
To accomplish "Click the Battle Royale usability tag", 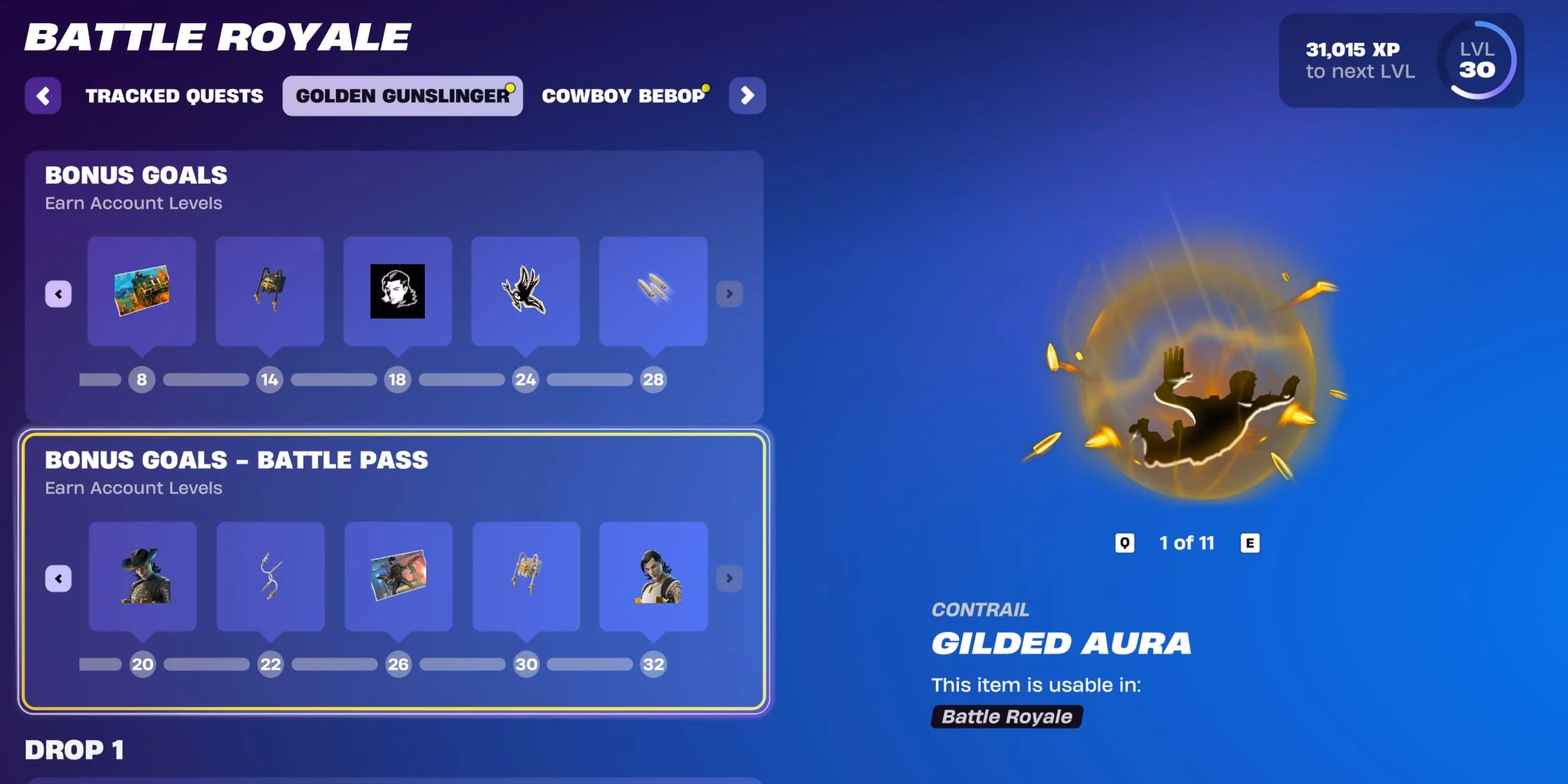I will (1006, 717).
